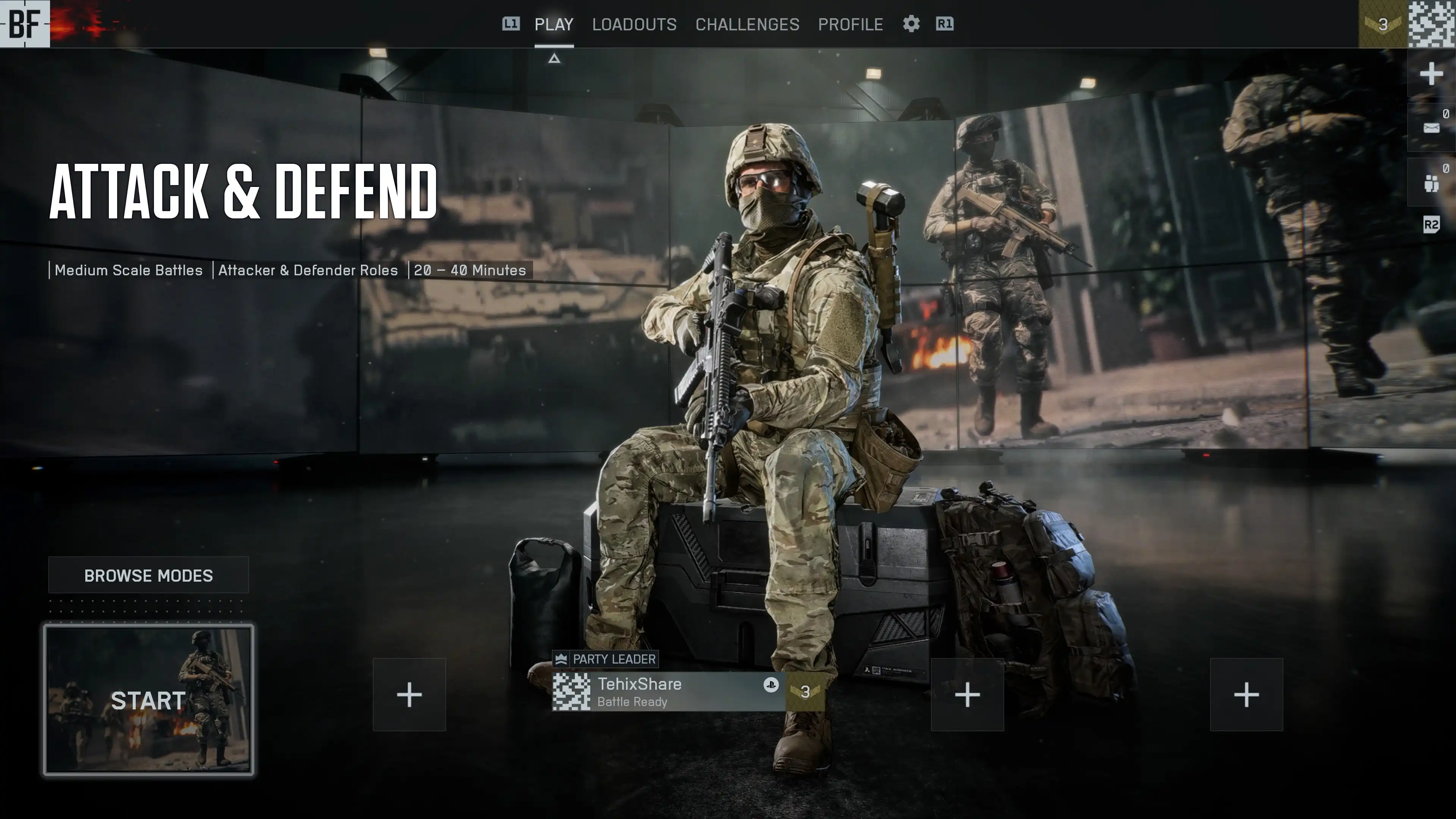Open the Loadouts tab
1456x819 pixels.
(x=634, y=24)
